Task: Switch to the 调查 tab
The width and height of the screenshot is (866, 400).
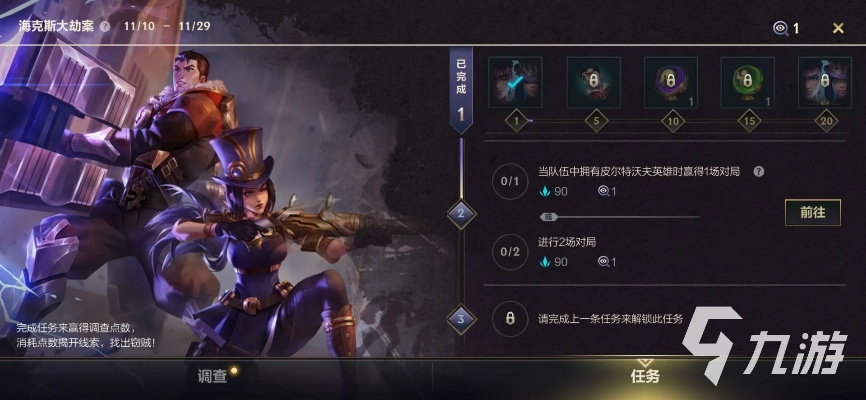Action: coord(214,376)
